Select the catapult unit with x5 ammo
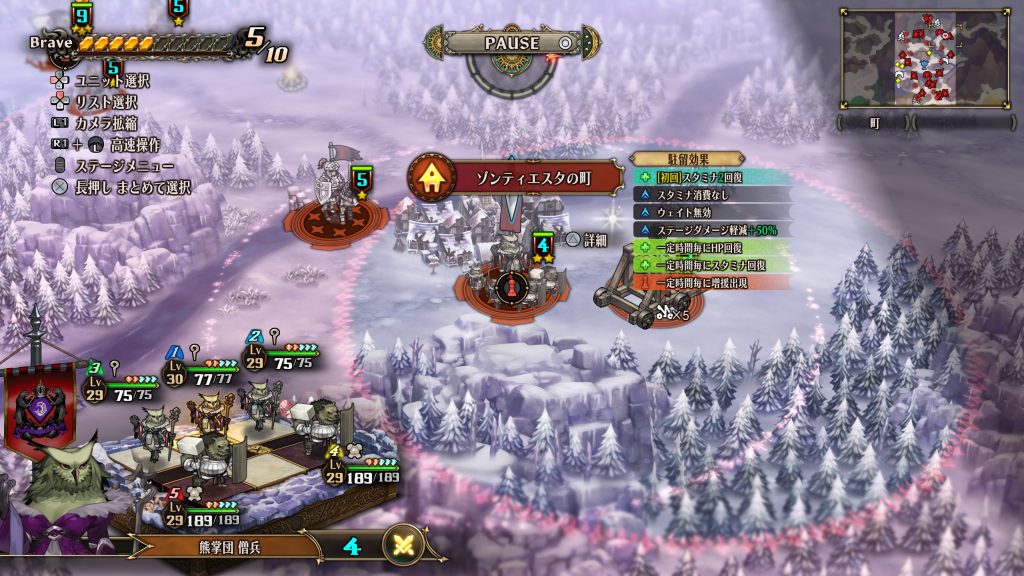The width and height of the screenshot is (1024, 576). 636,291
